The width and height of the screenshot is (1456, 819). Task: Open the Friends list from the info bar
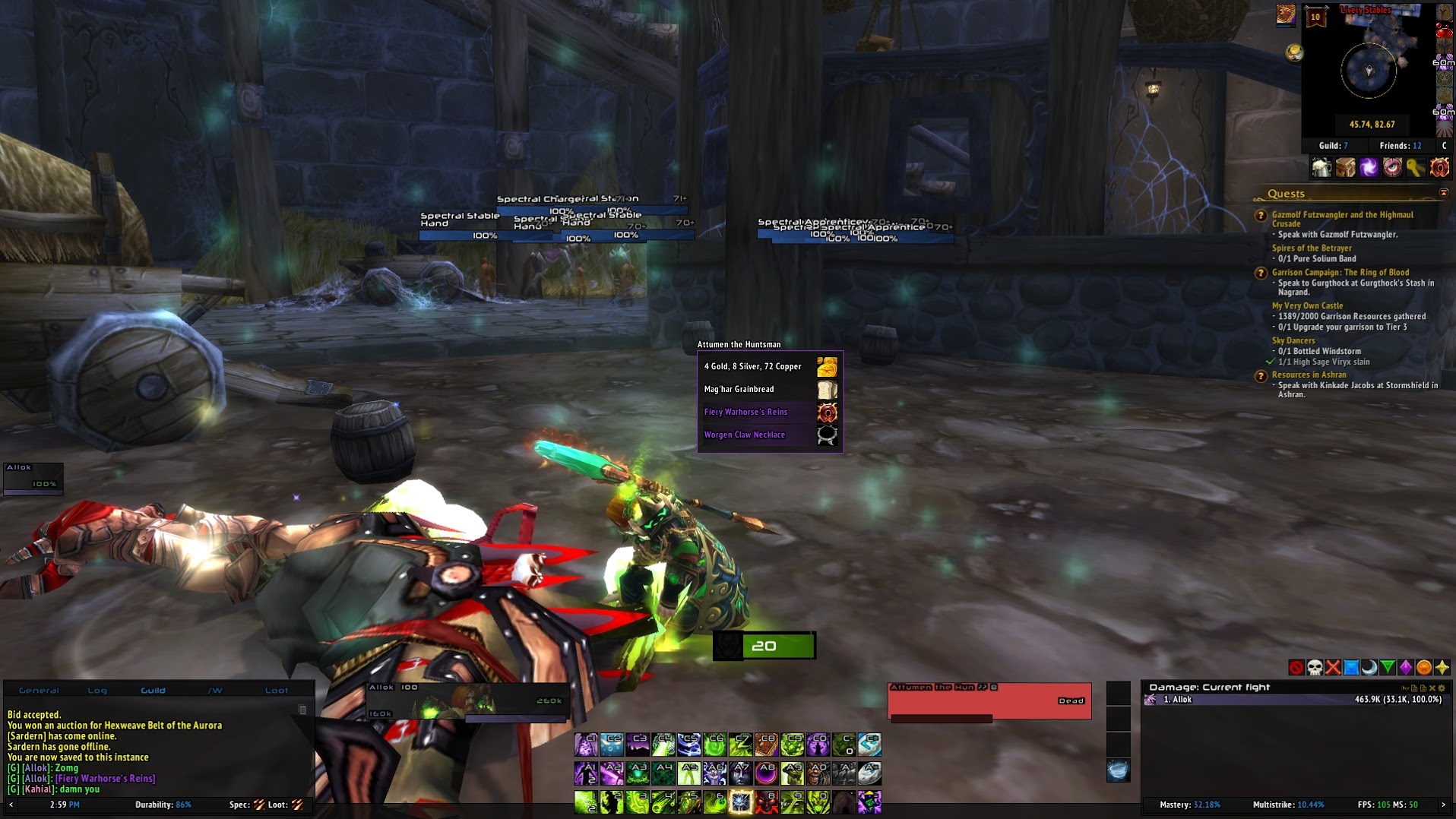click(x=1400, y=146)
